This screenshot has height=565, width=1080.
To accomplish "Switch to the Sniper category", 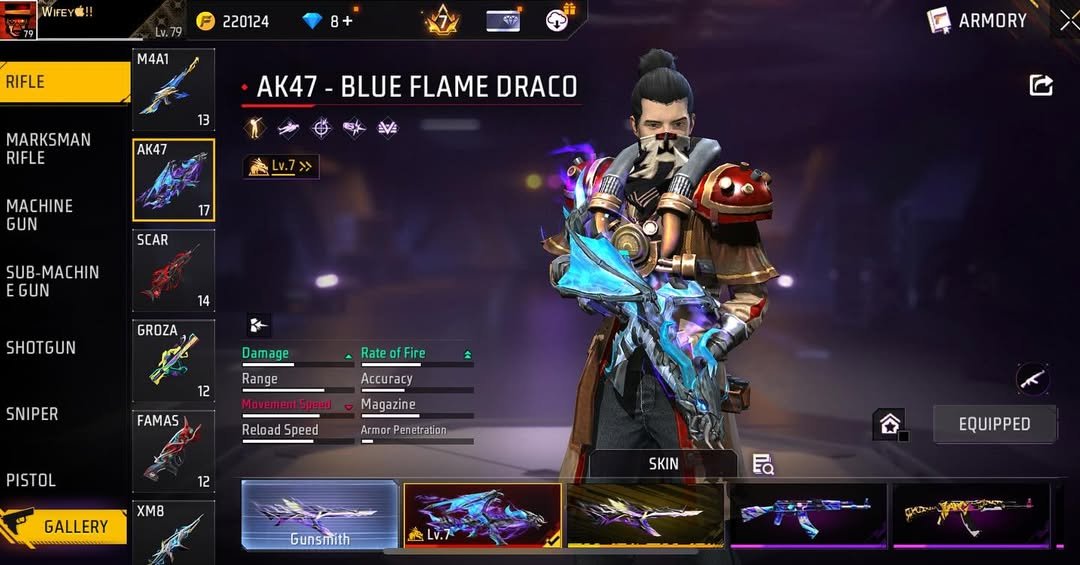I will (60, 413).
